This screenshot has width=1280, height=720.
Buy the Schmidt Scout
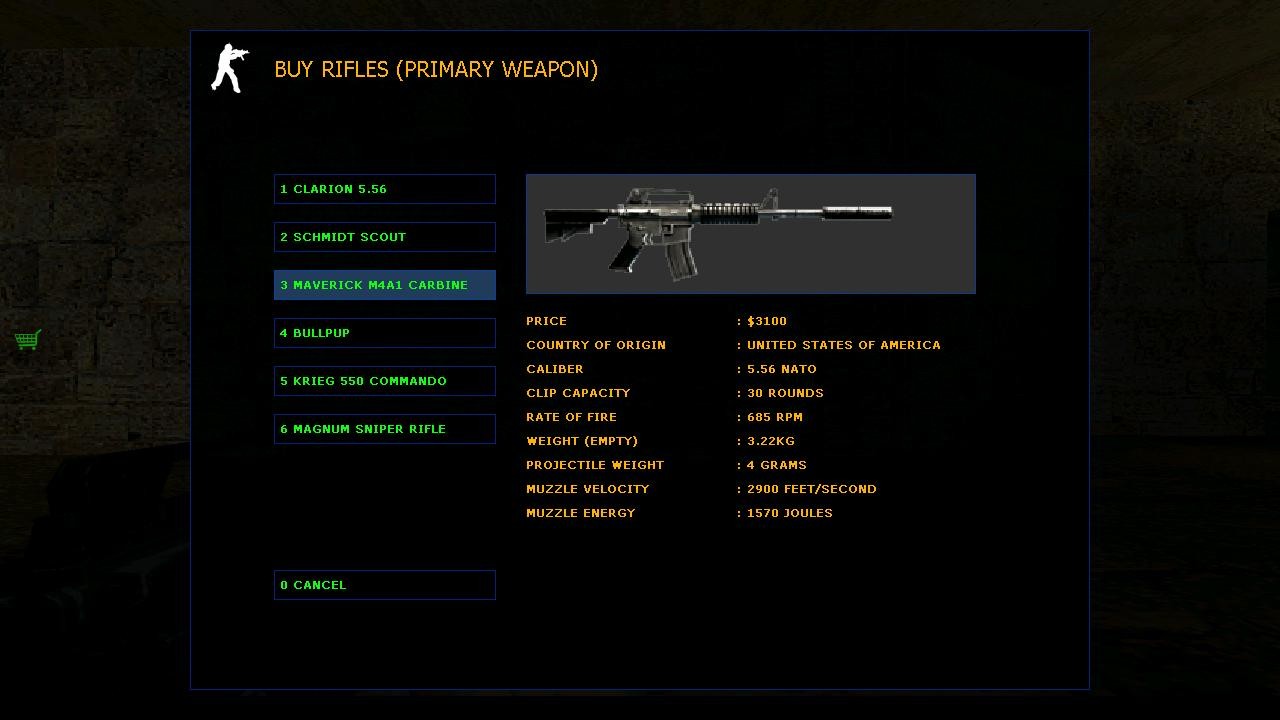384,237
